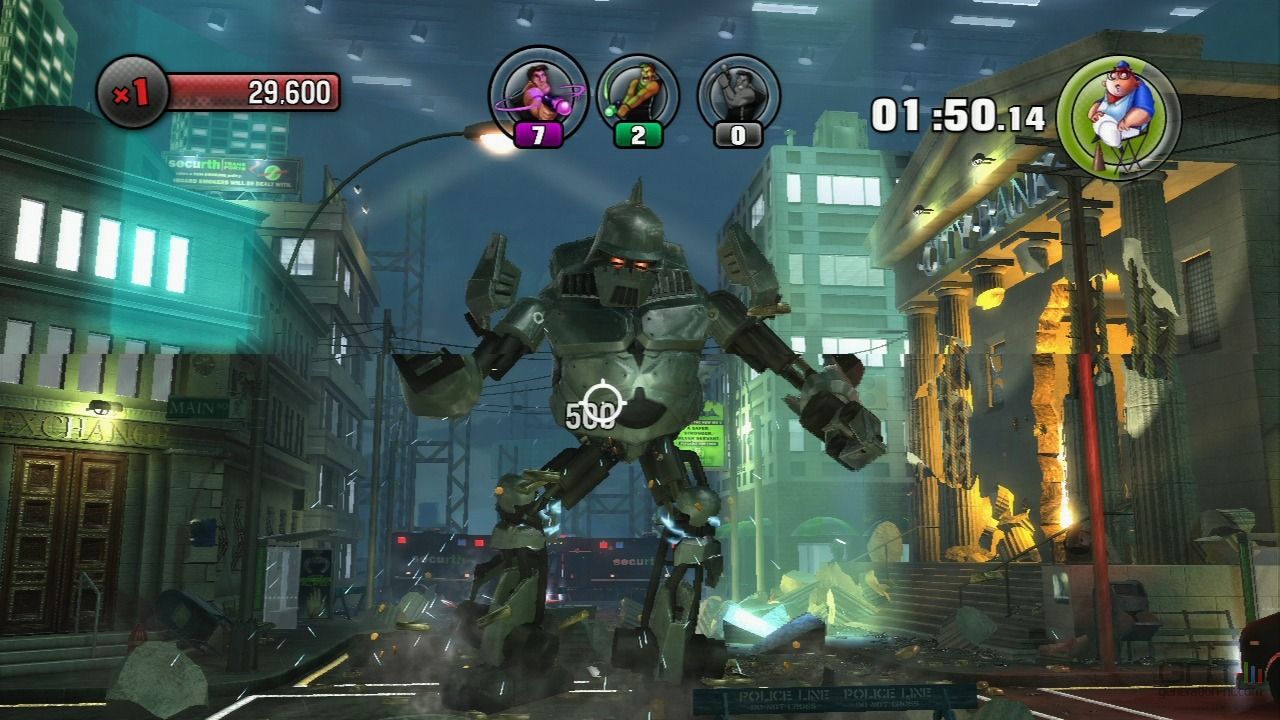1280x720 pixels.
Task: Click the red x1 multiplier badge
Action: pos(131,94)
